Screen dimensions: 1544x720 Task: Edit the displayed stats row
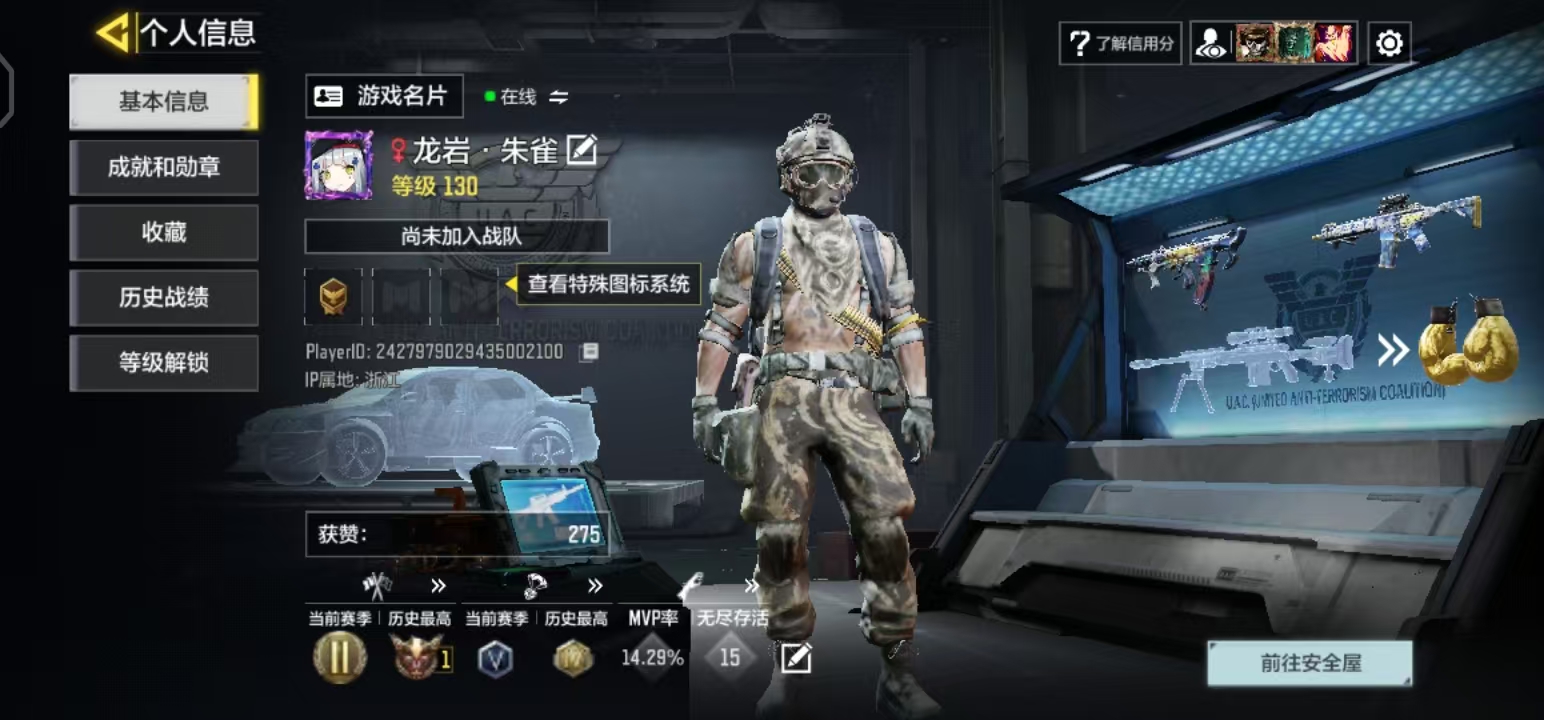(x=796, y=658)
